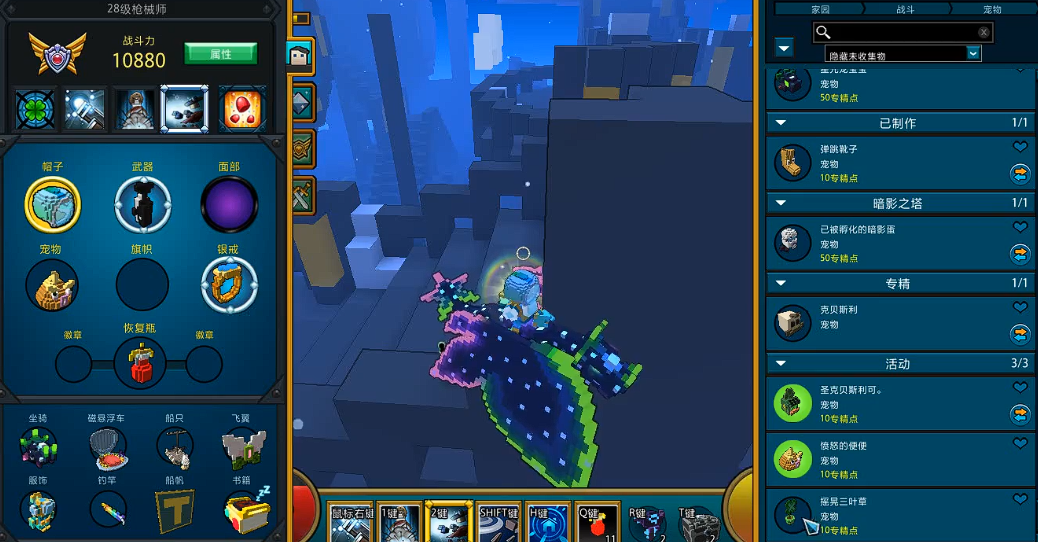
Task: Select the four-leaf clover tab icon
Action: (36, 110)
